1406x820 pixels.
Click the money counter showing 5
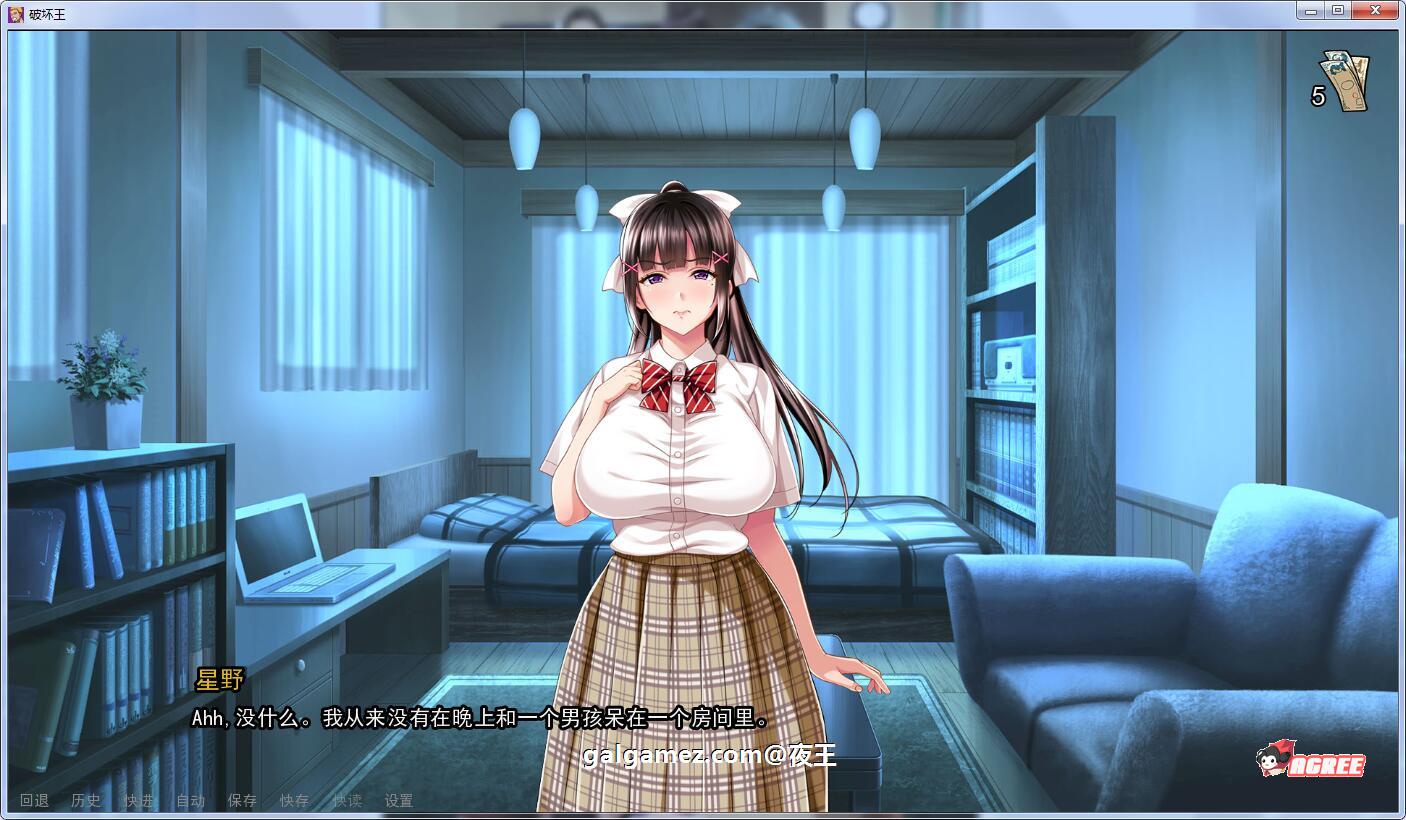pyautogui.click(x=1317, y=96)
